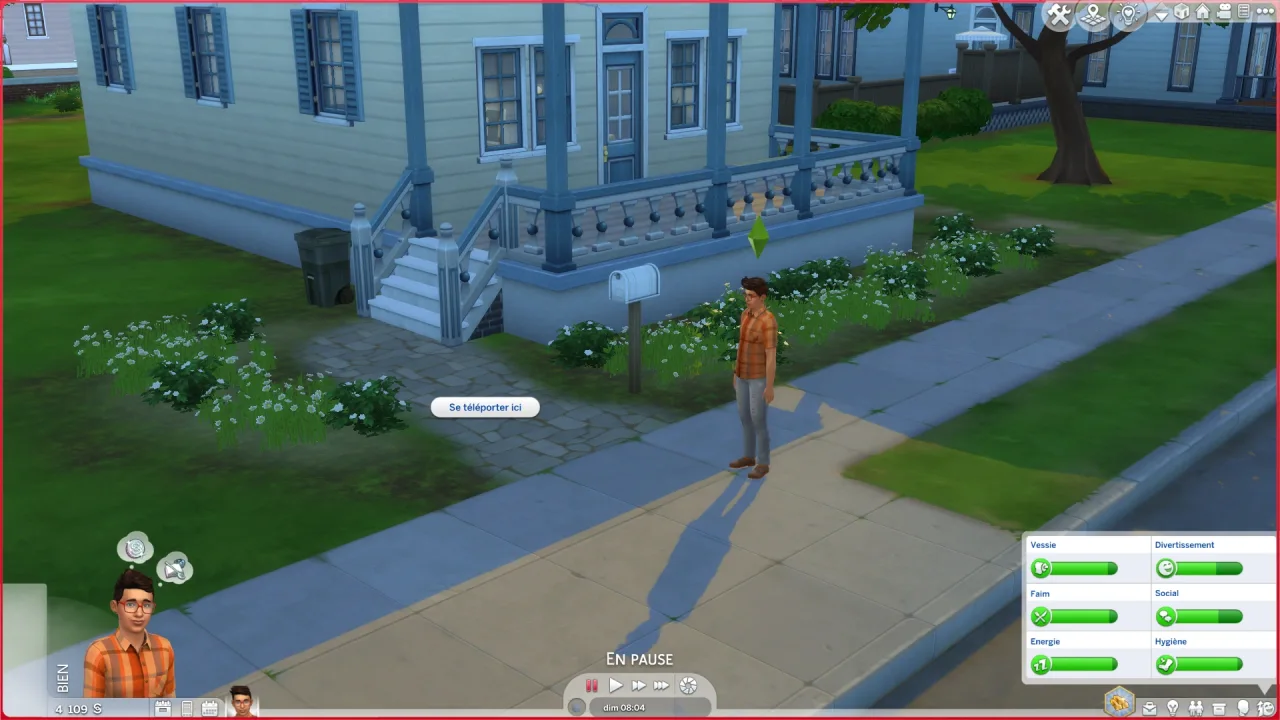Open the Career panel briefcase icon
1280x720 pixels.
1150,707
